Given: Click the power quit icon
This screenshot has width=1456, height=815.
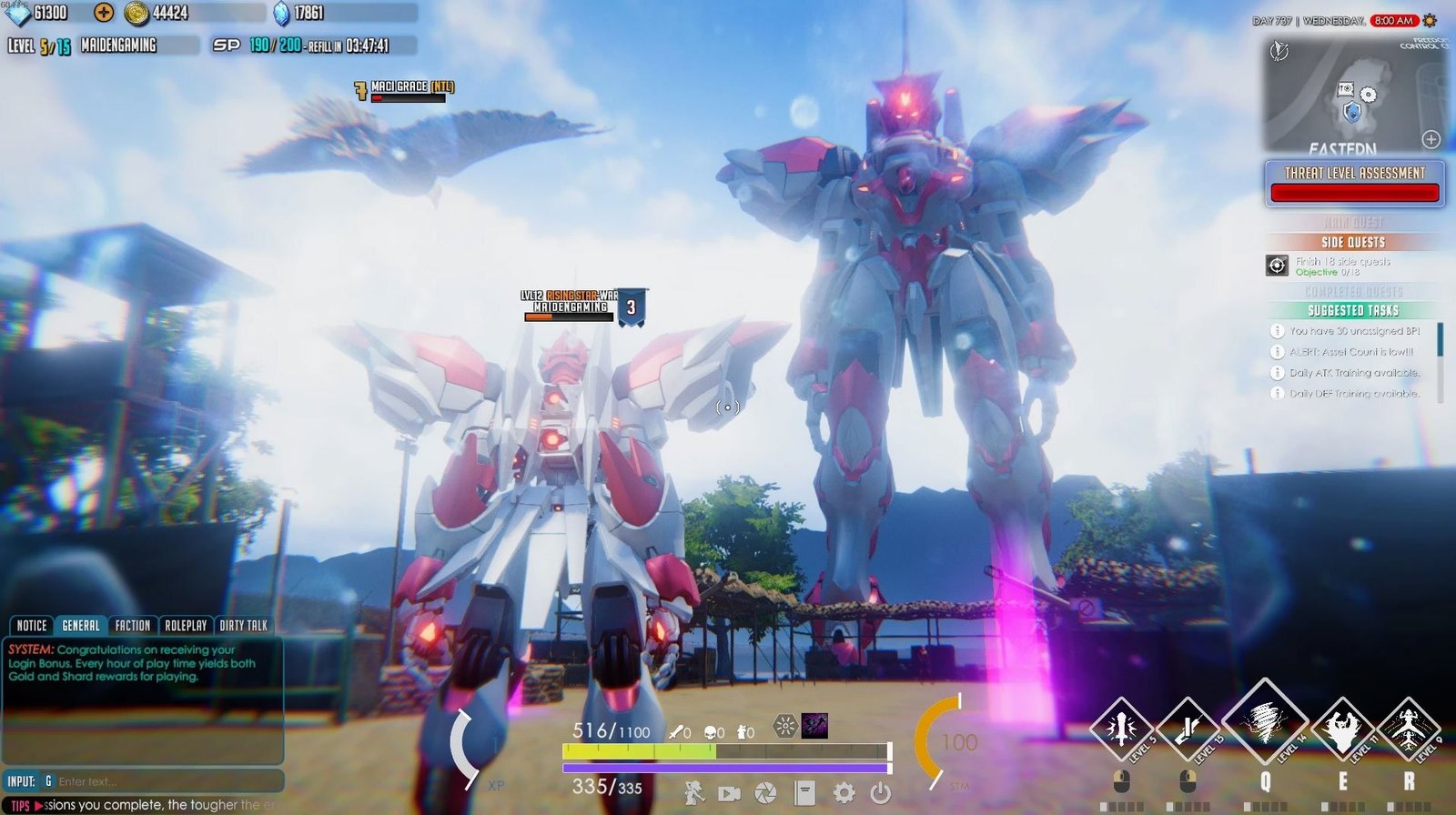Looking at the screenshot, I should click(880, 793).
